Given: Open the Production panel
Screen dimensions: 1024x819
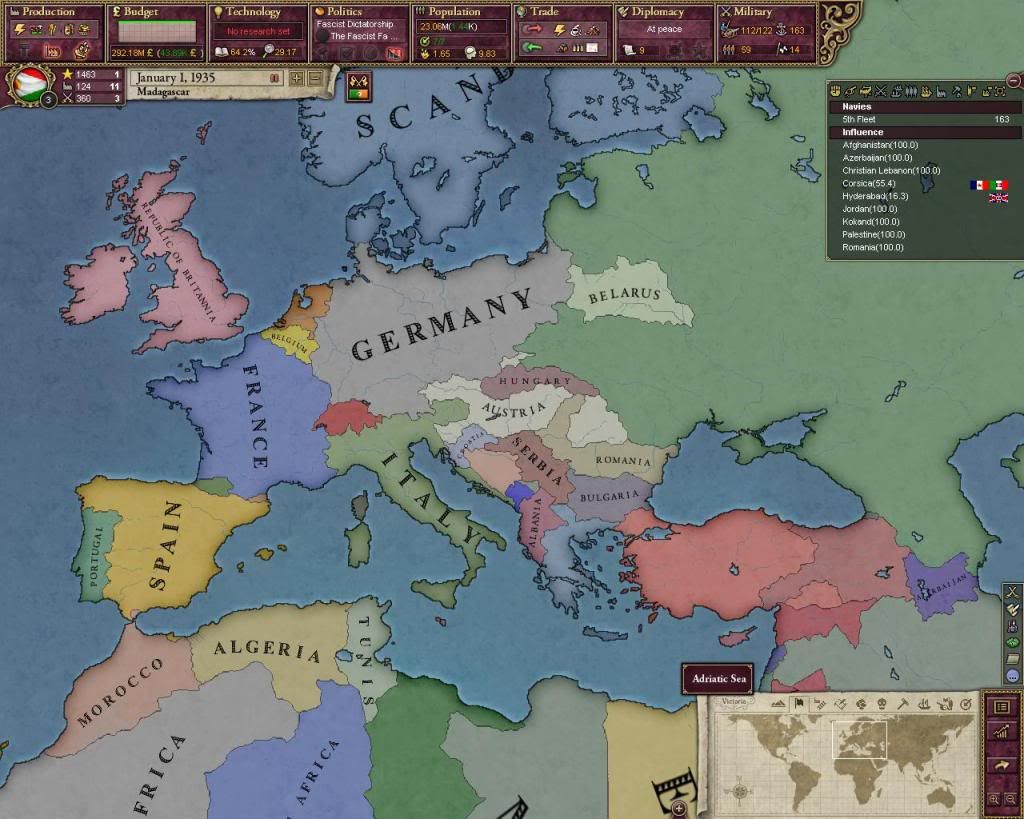Looking at the screenshot, I should (53, 12).
